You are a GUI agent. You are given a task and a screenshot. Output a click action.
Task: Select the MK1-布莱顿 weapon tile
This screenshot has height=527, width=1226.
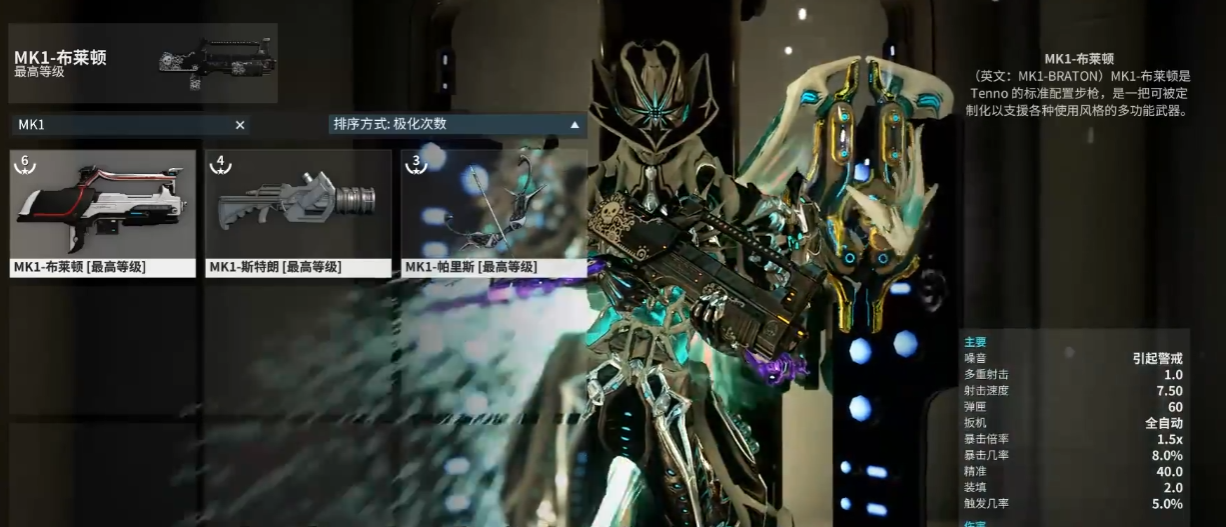point(103,212)
